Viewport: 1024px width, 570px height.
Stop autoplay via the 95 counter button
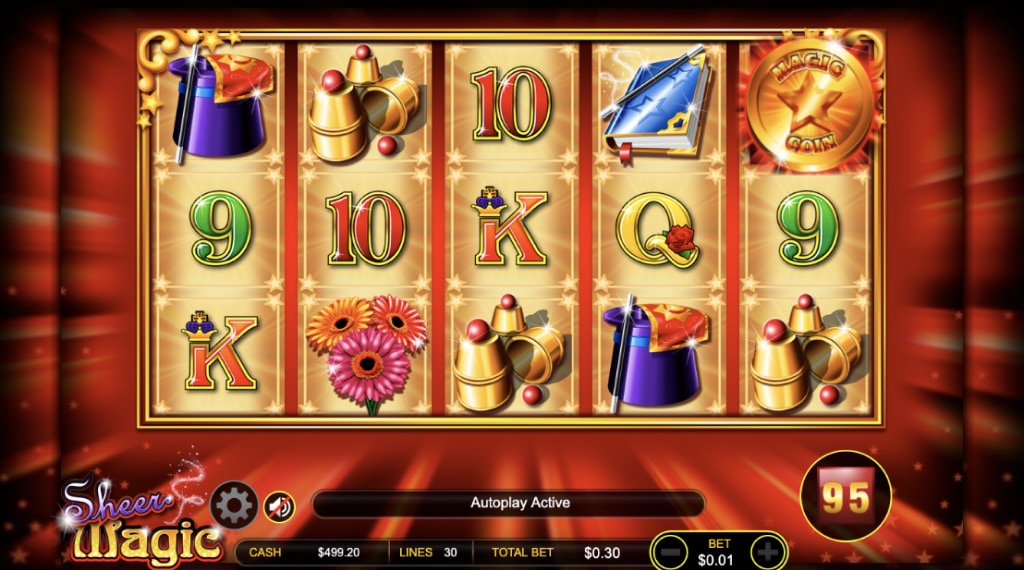pyautogui.click(x=847, y=495)
